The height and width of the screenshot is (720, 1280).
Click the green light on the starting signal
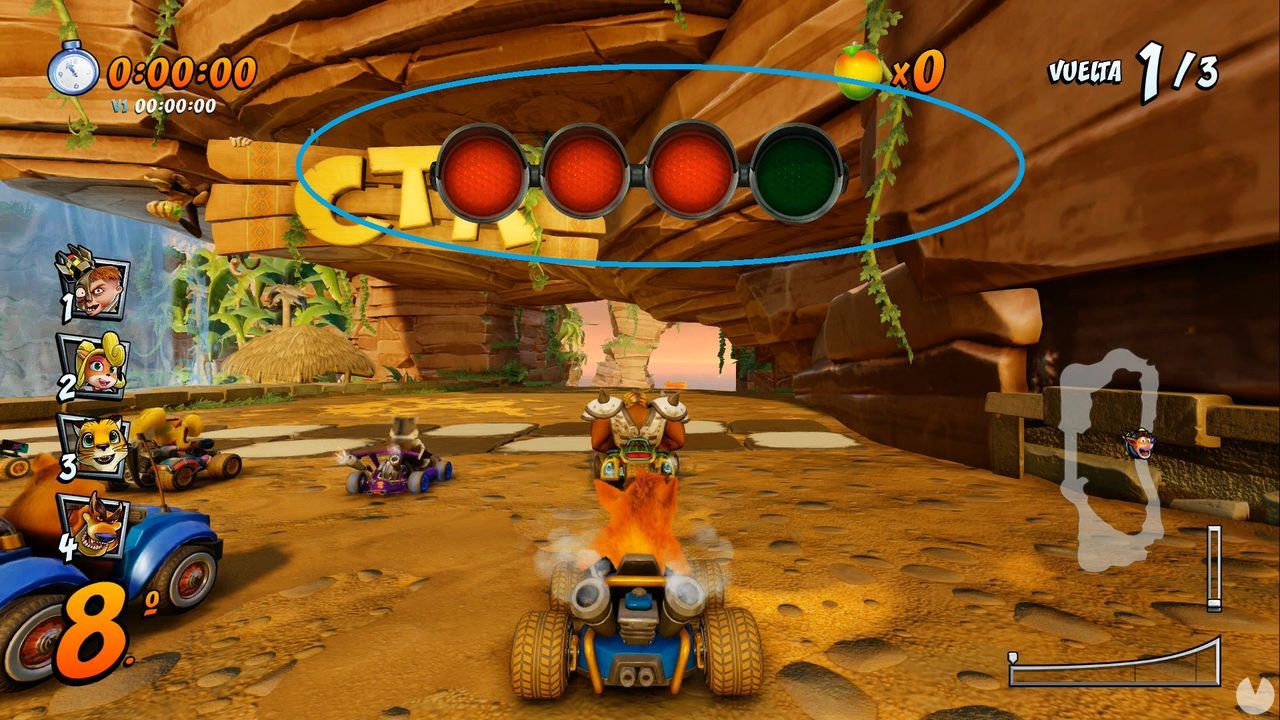click(x=795, y=170)
